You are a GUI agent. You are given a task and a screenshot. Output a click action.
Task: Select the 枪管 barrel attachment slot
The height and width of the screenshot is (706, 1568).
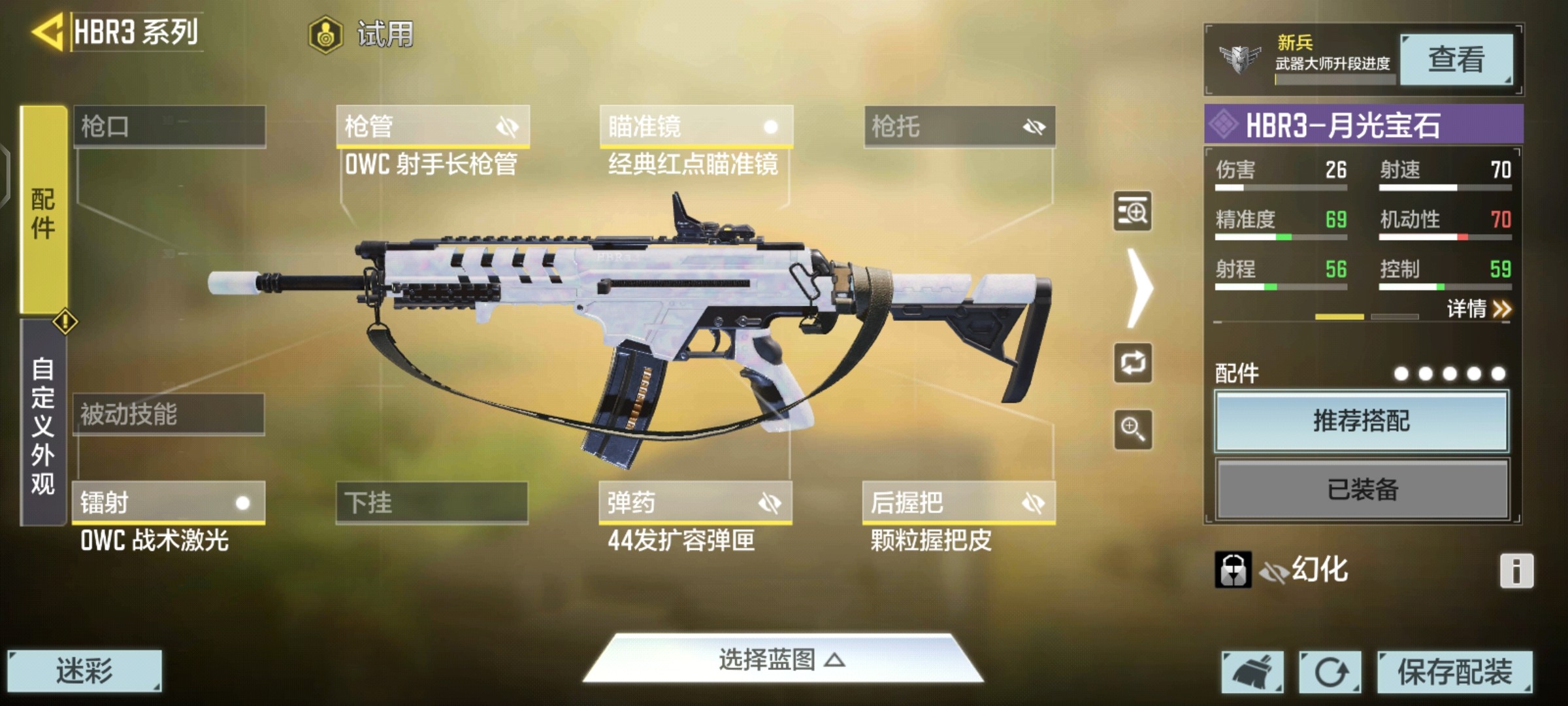click(x=433, y=126)
